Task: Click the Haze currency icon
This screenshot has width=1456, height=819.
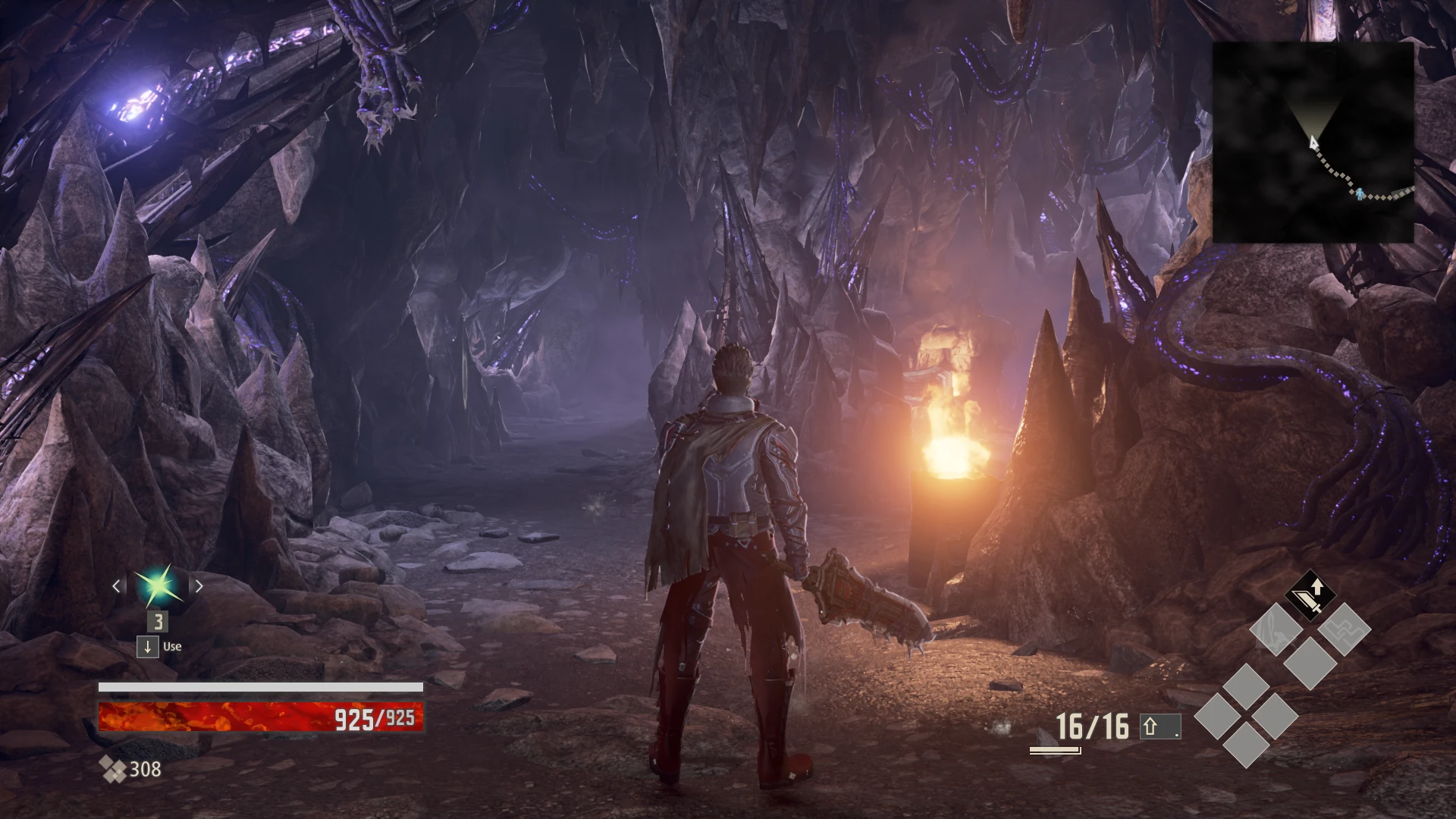Action: (x=114, y=770)
